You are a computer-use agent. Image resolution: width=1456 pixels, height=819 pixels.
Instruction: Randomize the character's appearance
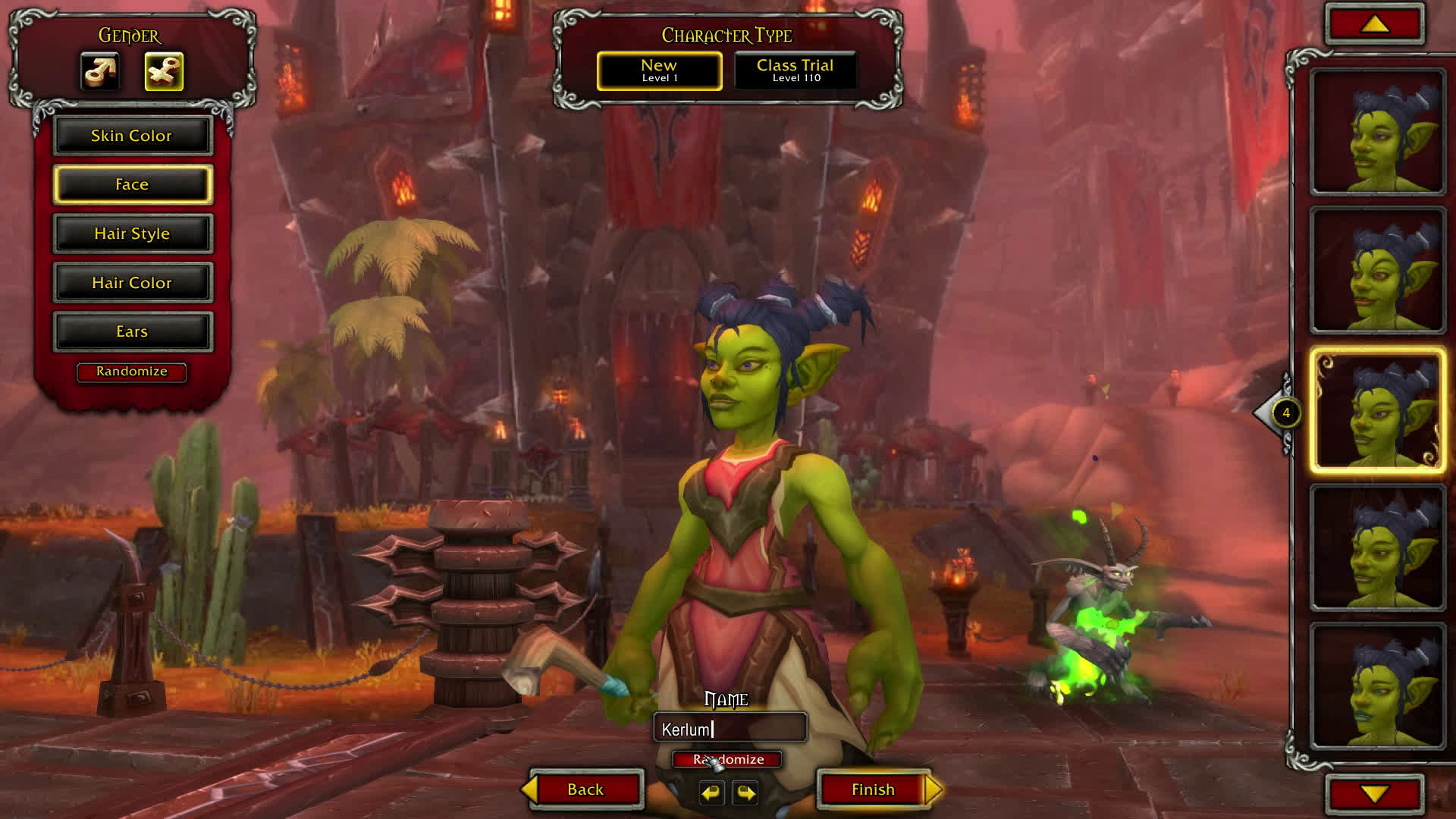pyautogui.click(x=131, y=372)
